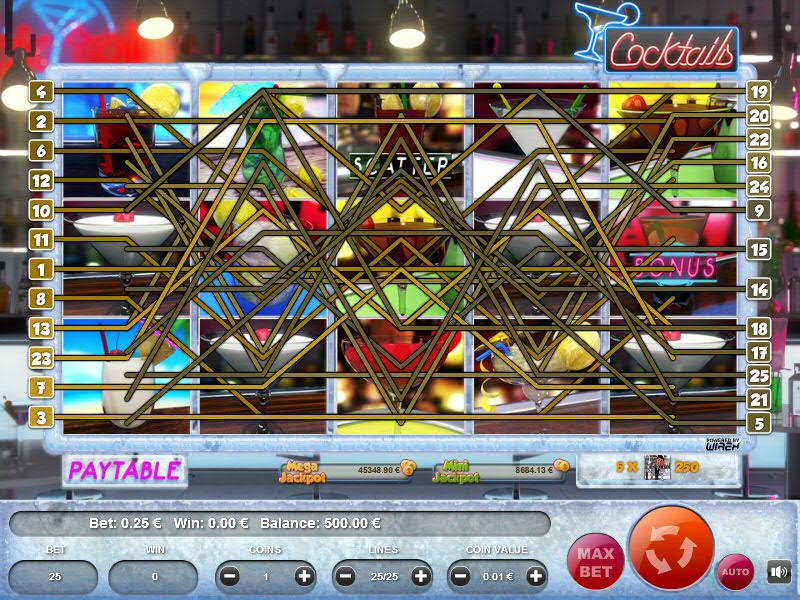The image size is (800, 600).
Task: Select payline number 1 marker
Action: coord(41,269)
